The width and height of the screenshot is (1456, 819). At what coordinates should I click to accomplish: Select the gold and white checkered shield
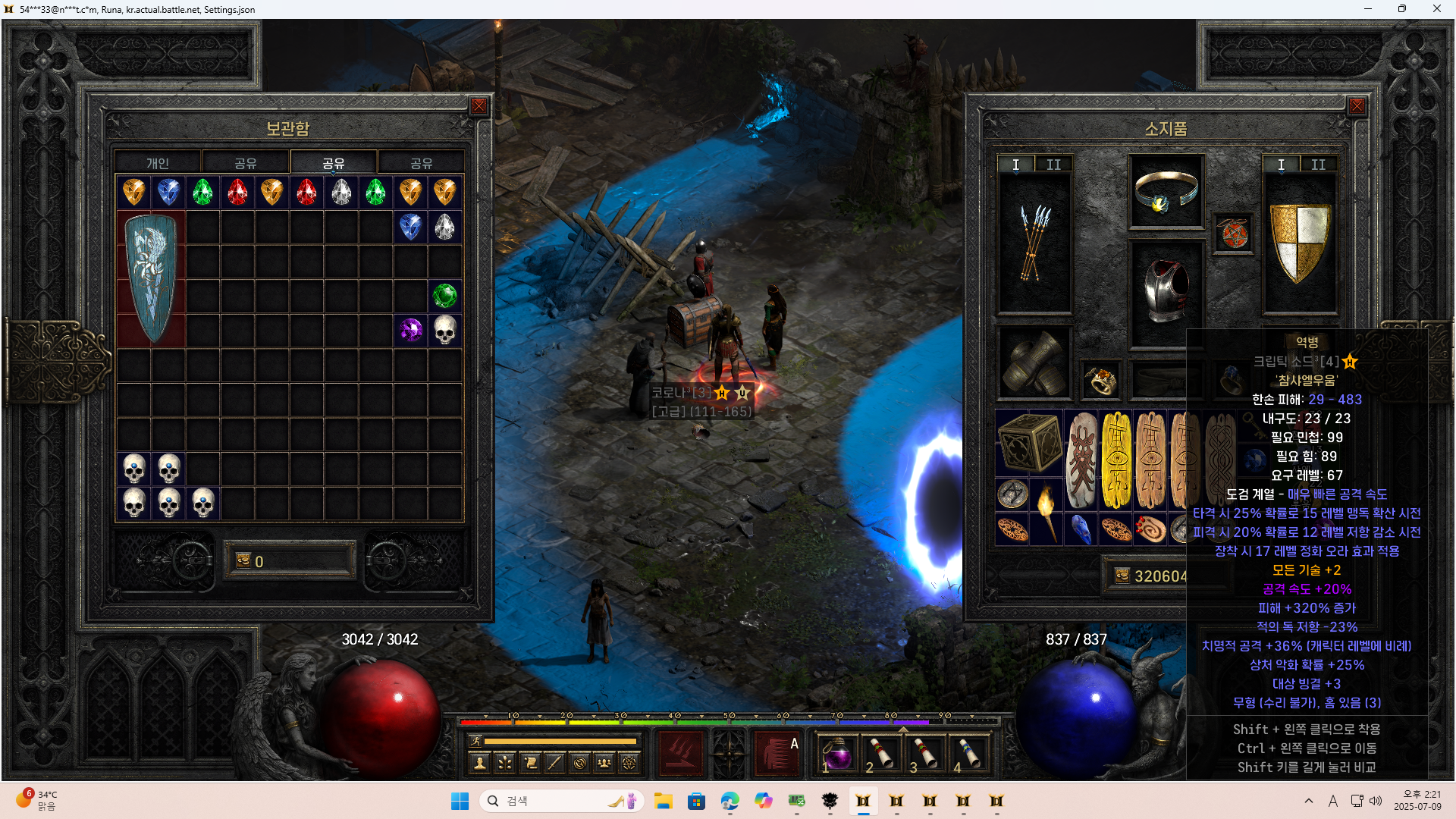(x=1299, y=243)
